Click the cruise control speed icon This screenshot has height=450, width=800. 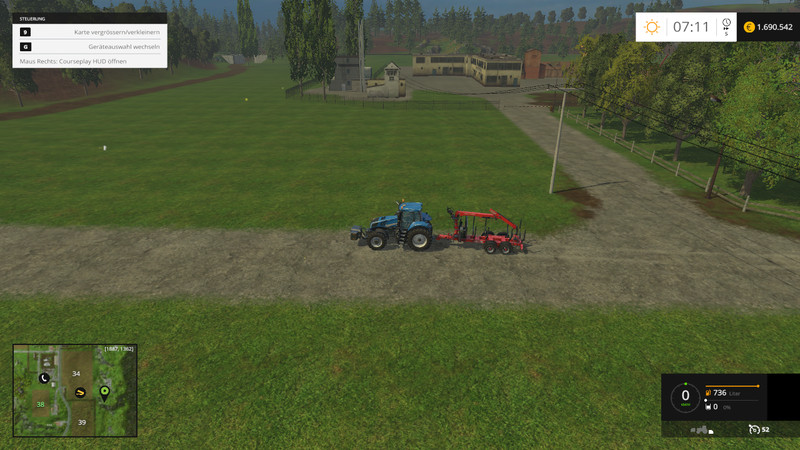click(x=754, y=429)
